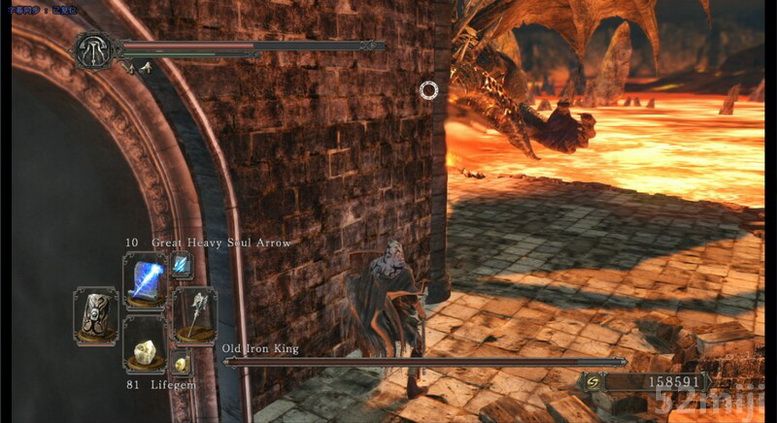Select the Lifegem item slot
777x423 pixels.
[x=144, y=347]
